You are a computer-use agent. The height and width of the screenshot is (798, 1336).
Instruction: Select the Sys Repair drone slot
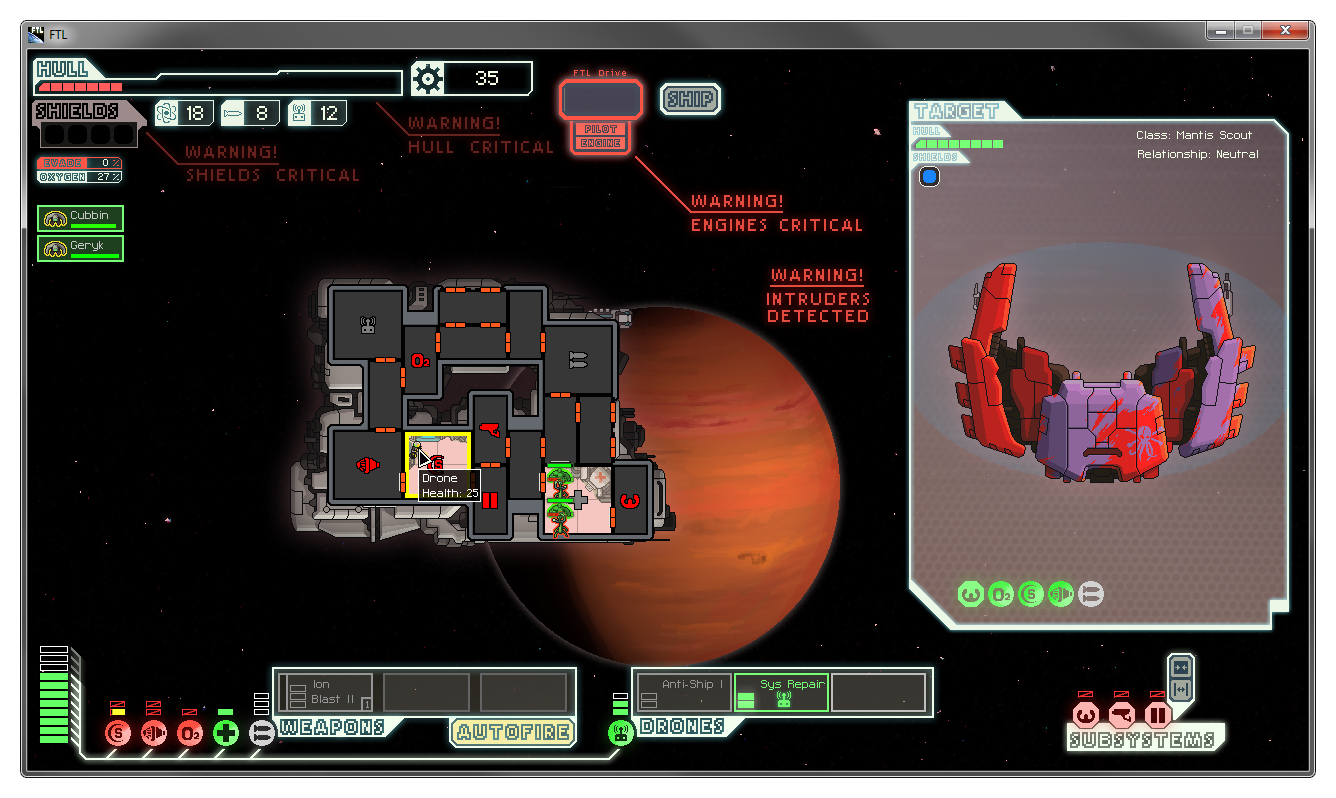tap(781, 692)
